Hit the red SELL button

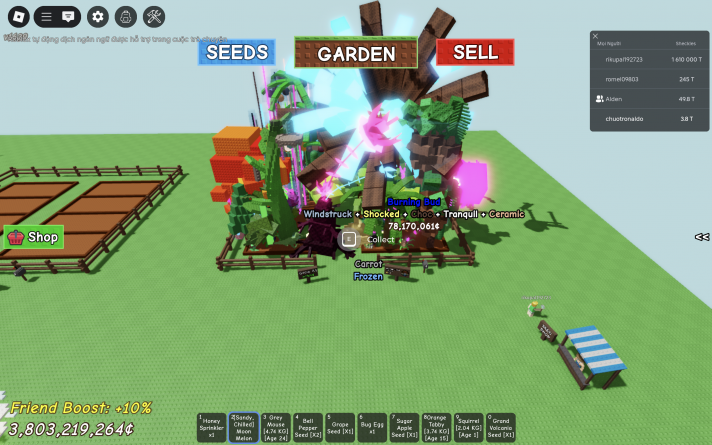(475, 52)
